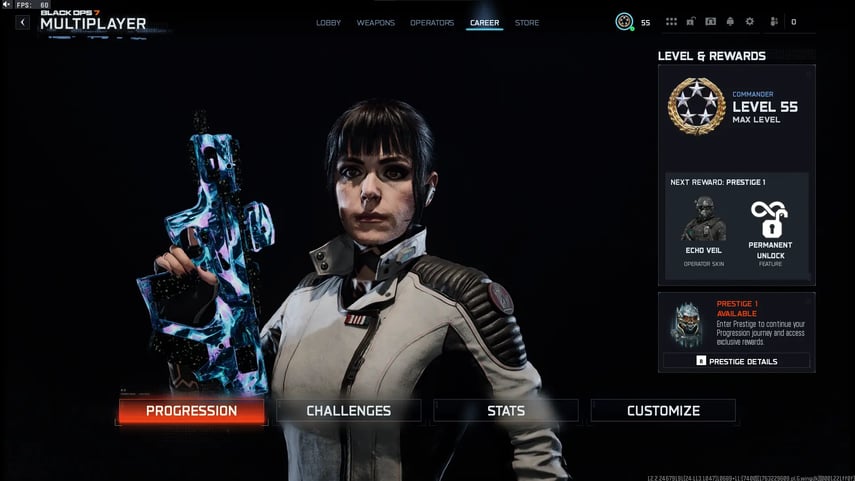This screenshot has width=855, height=481.
Task: Choose the Customize option
Action: [x=663, y=410]
